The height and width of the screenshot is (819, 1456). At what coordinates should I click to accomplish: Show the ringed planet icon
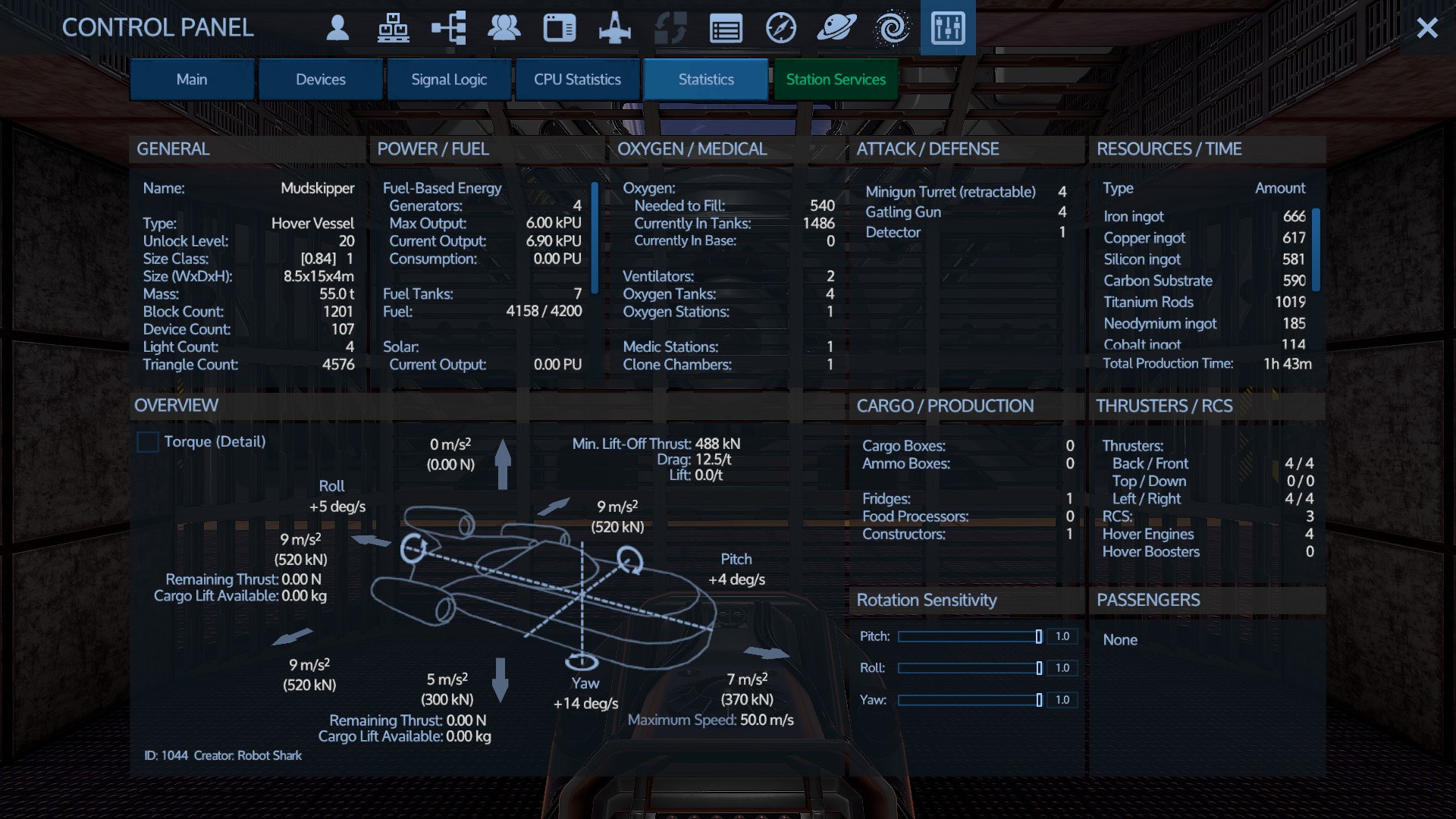coord(836,28)
